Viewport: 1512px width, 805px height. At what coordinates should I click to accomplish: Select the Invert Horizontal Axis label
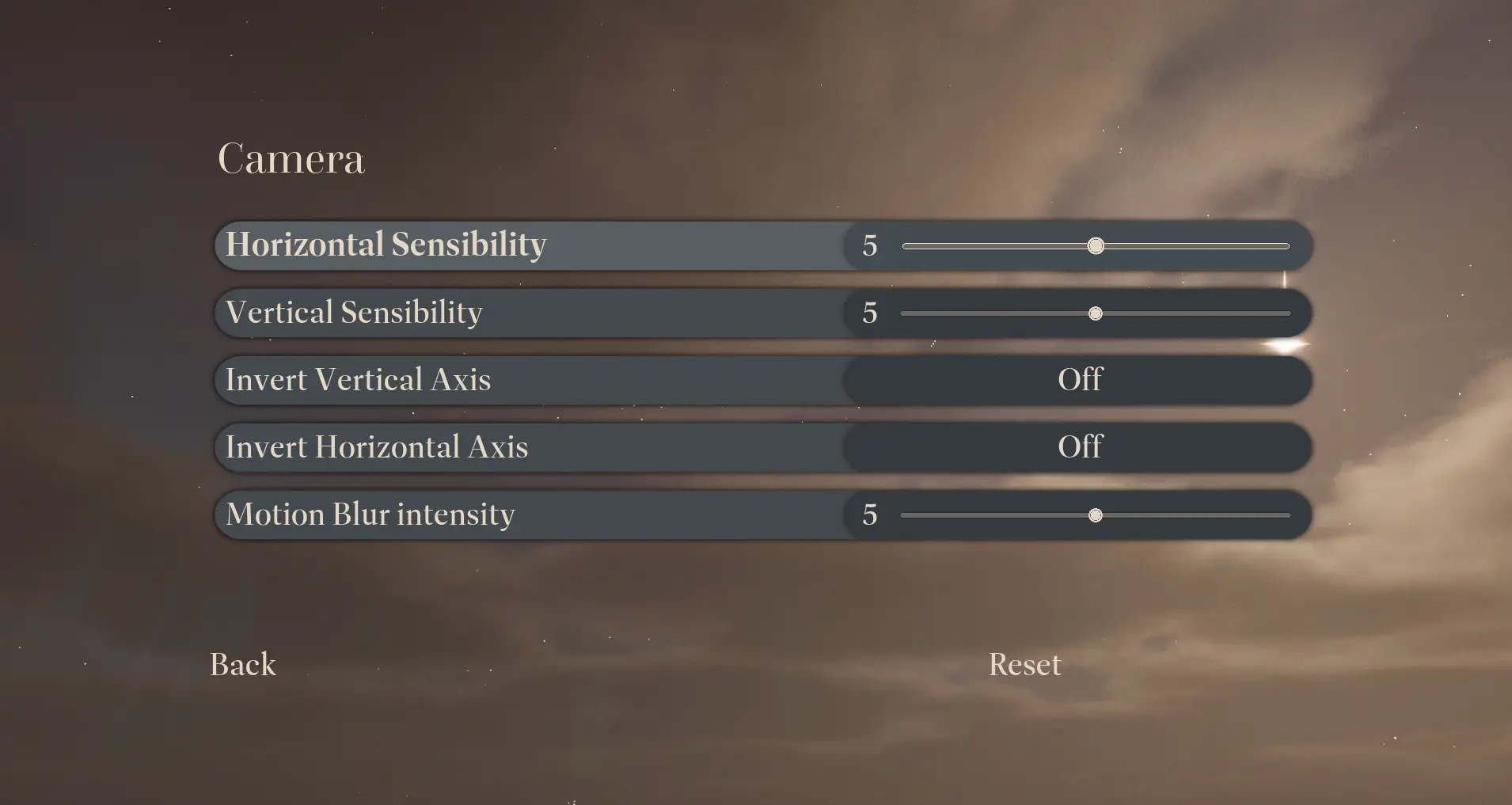click(377, 447)
